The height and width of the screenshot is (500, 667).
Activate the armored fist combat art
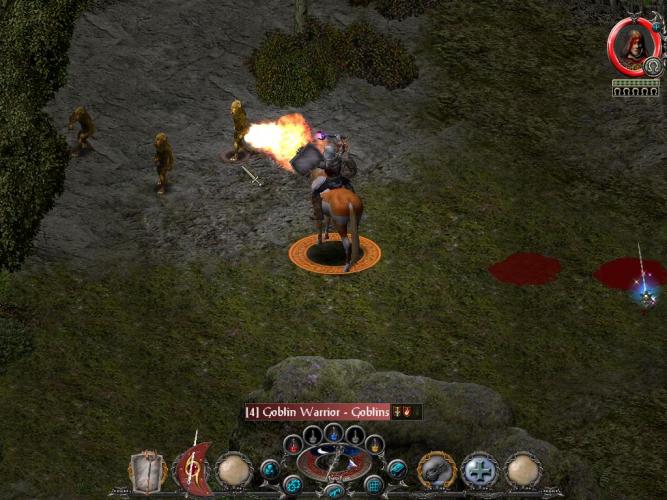pyautogui.click(x=437, y=469)
